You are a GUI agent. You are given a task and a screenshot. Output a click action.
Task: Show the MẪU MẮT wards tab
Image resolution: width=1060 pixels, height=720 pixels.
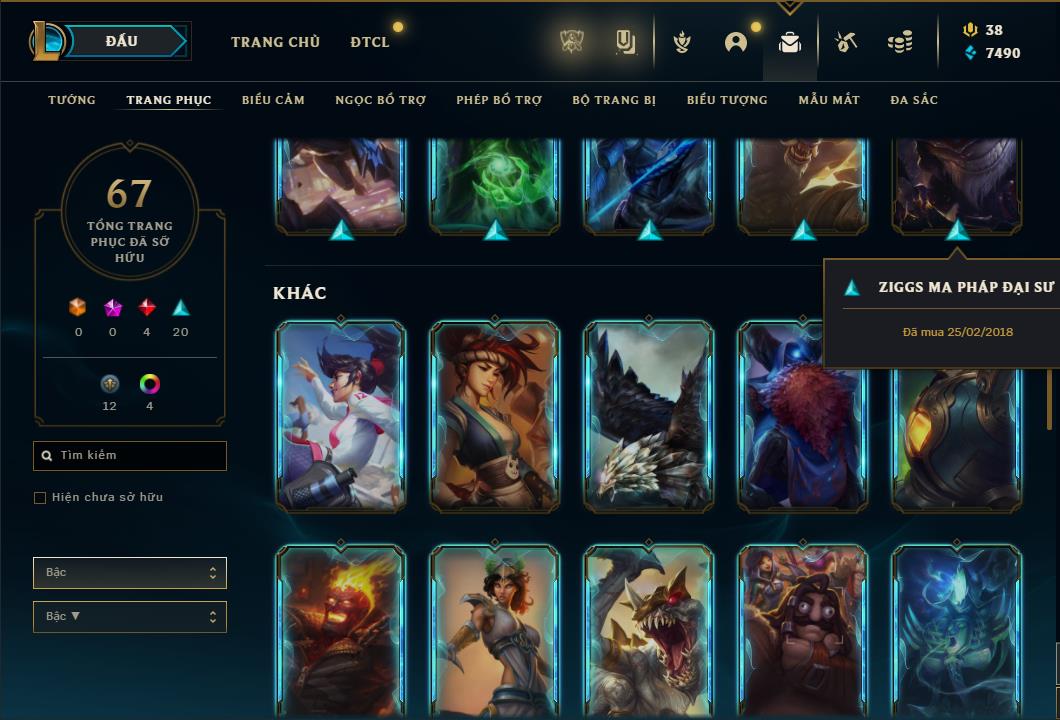[829, 100]
